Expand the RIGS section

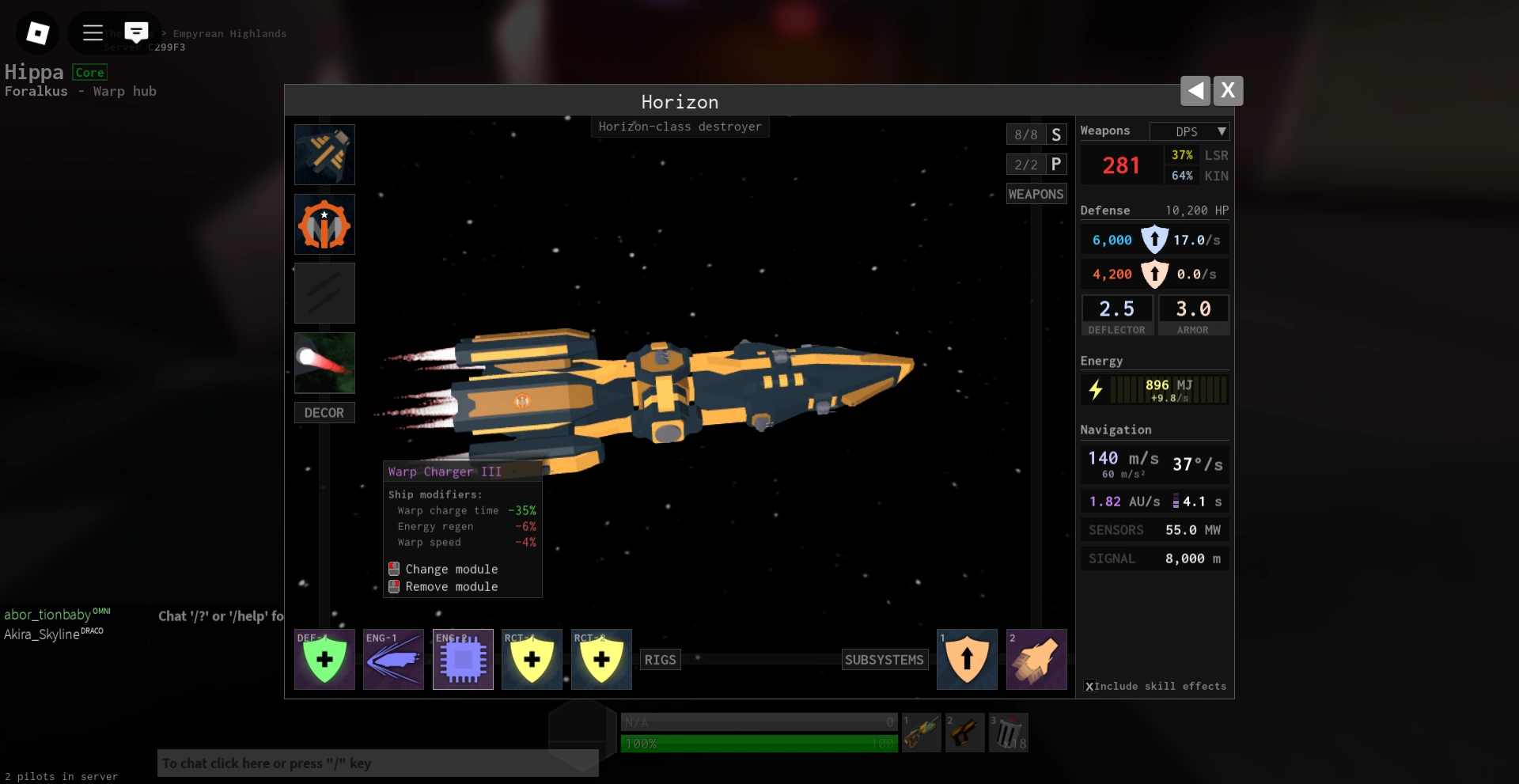click(x=661, y=659)
